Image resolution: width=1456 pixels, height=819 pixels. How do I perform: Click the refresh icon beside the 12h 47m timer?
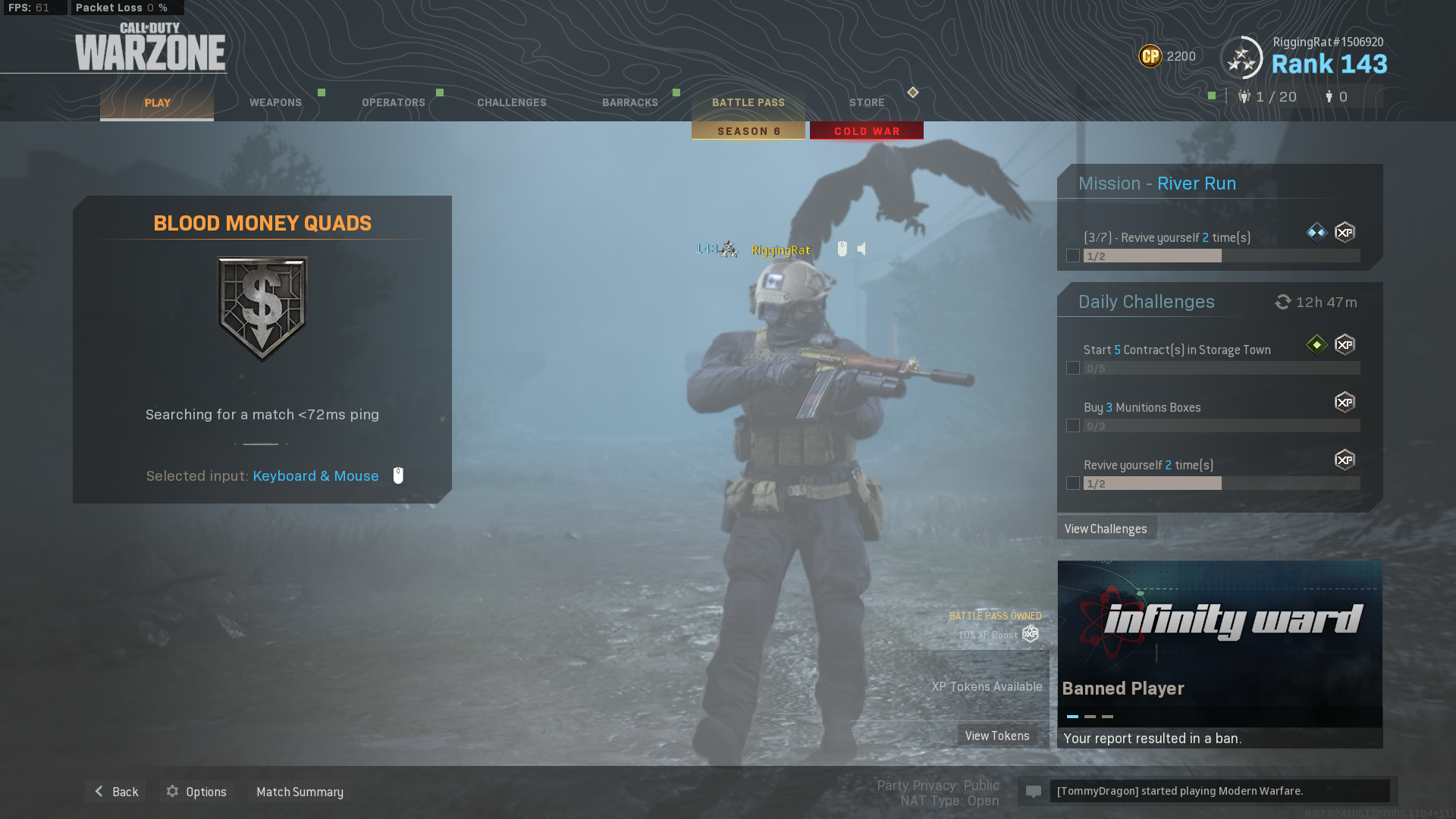tap(1282, 302)
